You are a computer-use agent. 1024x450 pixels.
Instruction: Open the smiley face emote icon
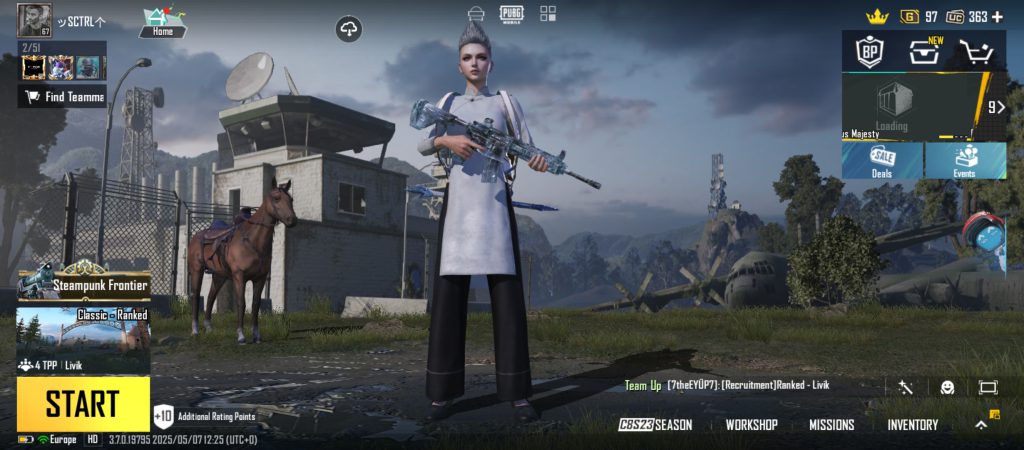[x=947, y=387]
